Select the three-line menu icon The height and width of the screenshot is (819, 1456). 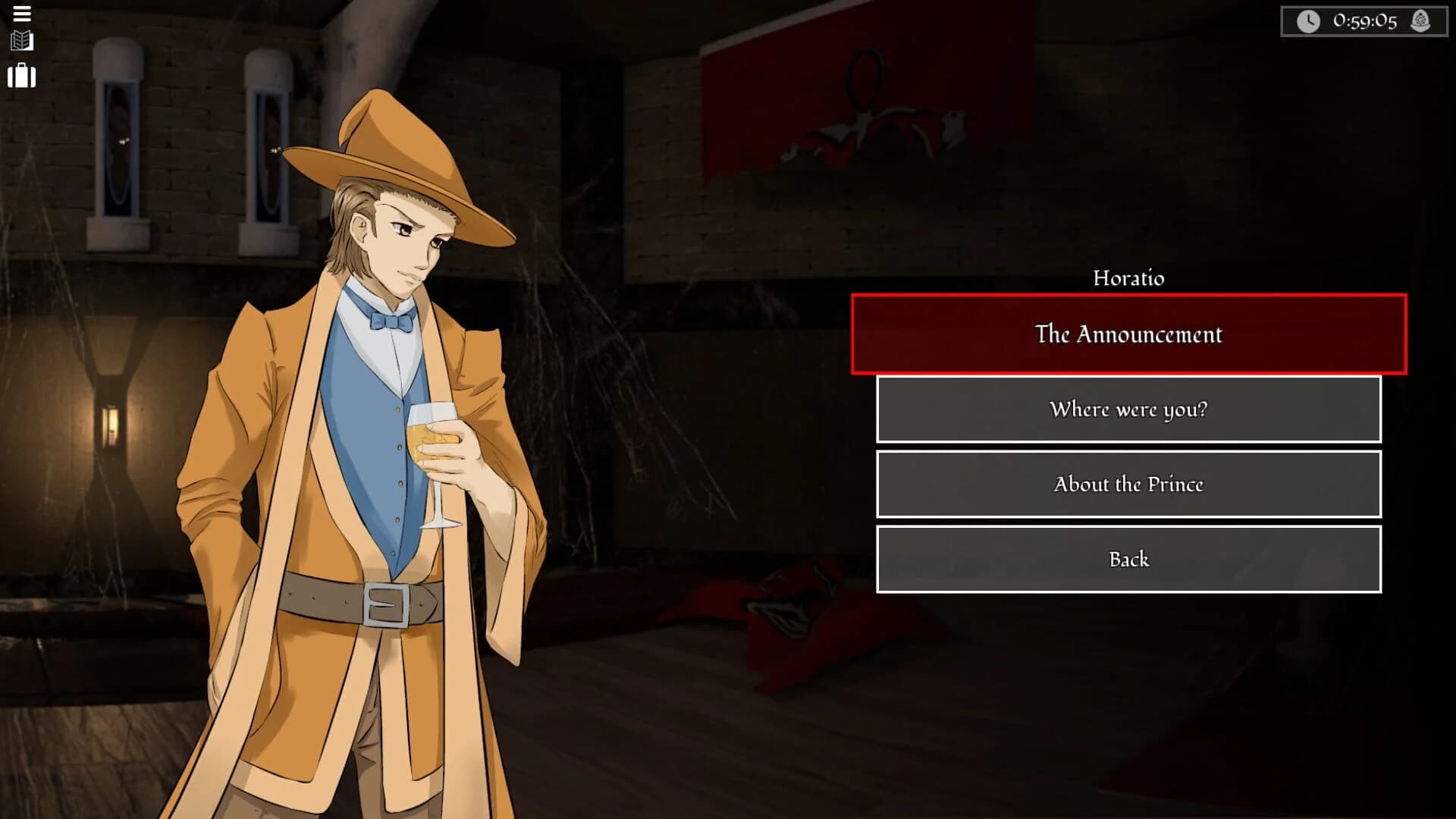23,14
